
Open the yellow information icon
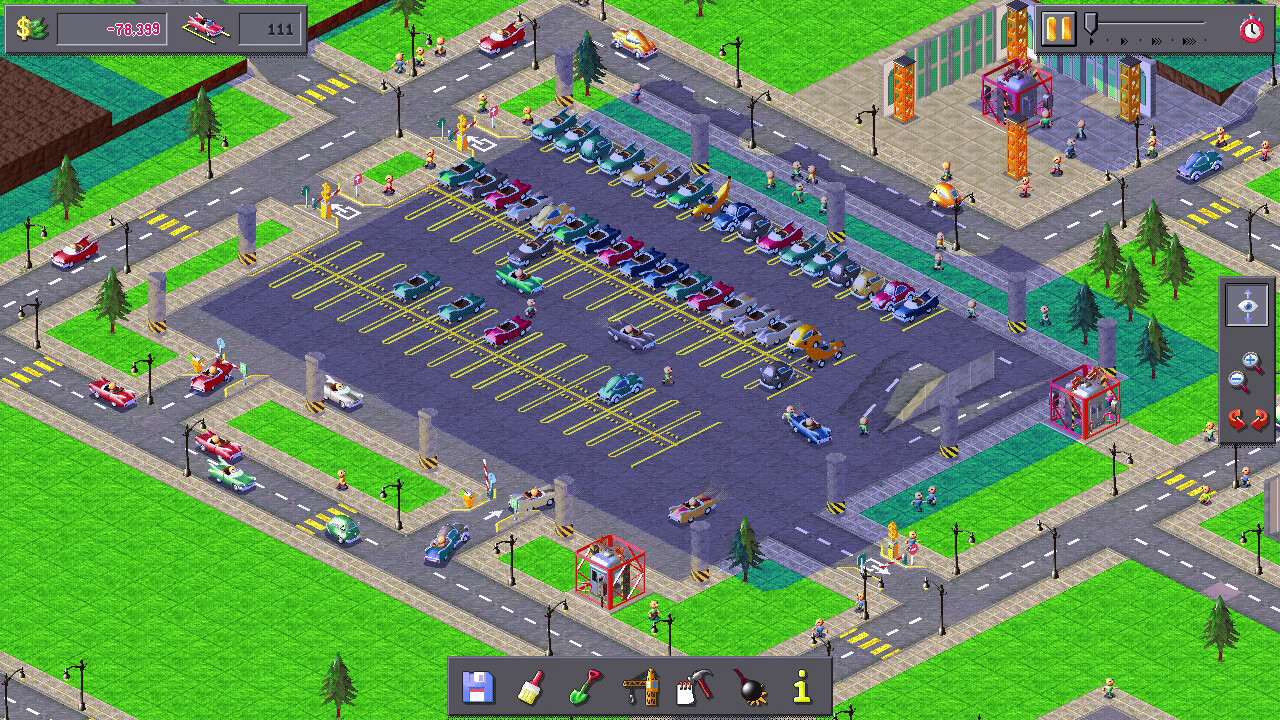click(802, 687)
